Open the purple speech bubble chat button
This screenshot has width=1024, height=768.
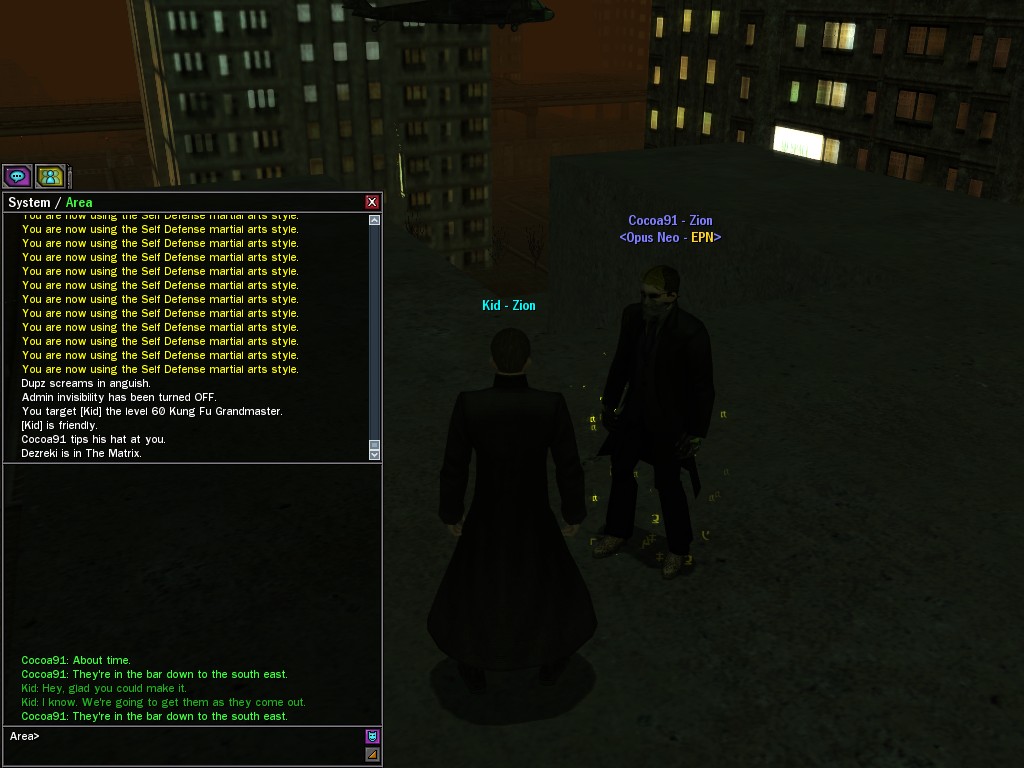[x=17, y=177]
